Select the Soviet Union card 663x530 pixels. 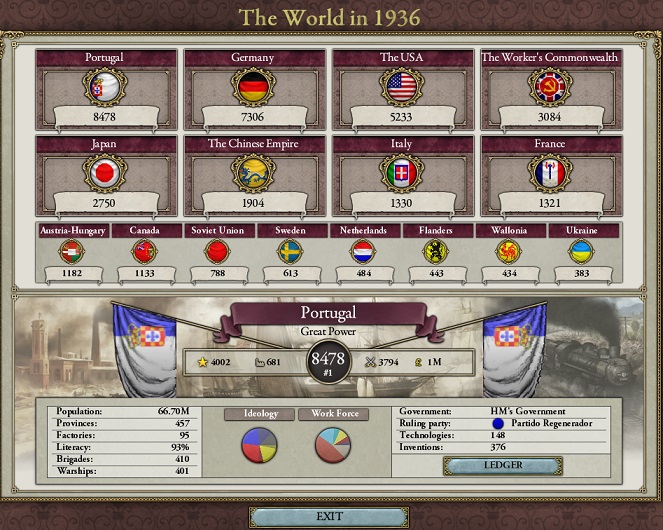[x=218, y=251]
